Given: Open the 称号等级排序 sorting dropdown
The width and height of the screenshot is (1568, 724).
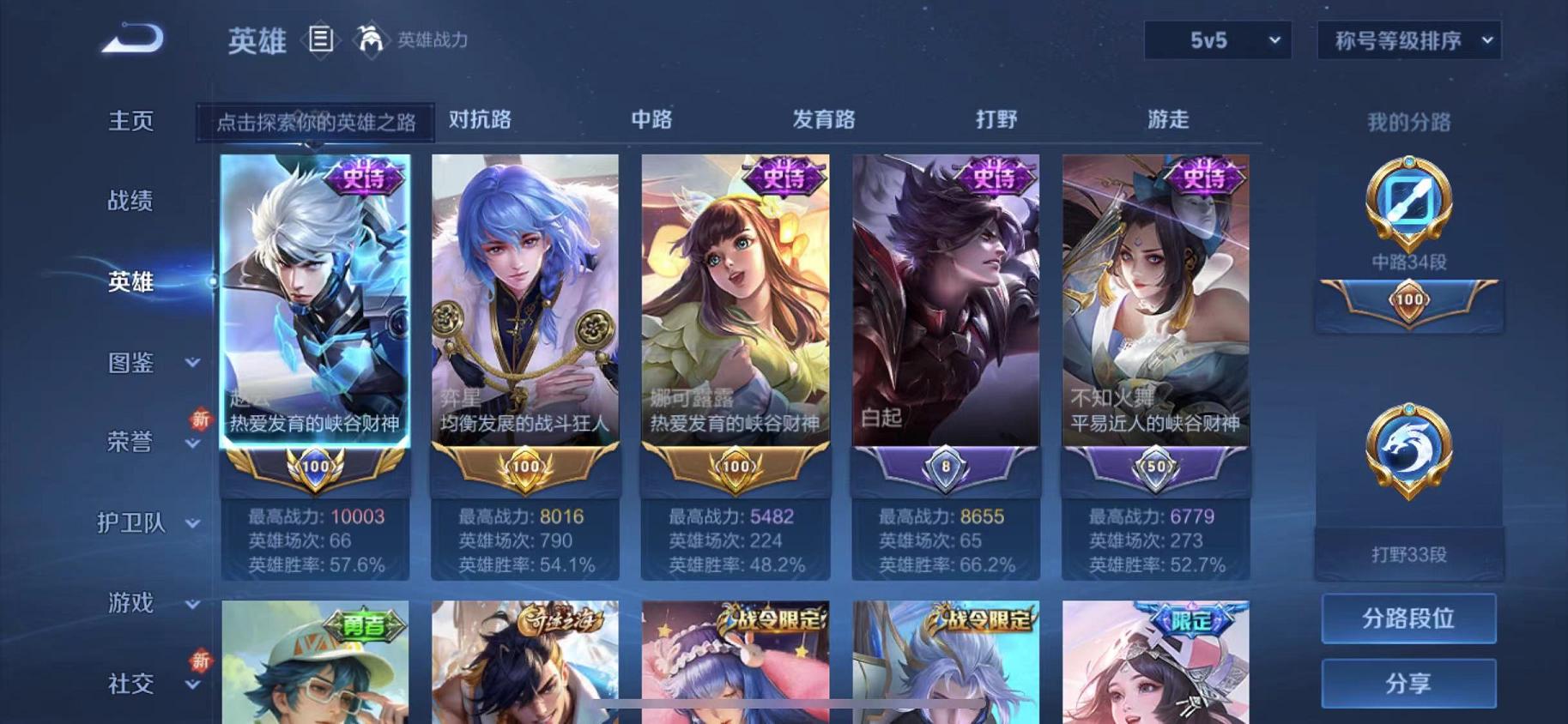Looking at the screenshot, I should click(x=1407, y=39).
